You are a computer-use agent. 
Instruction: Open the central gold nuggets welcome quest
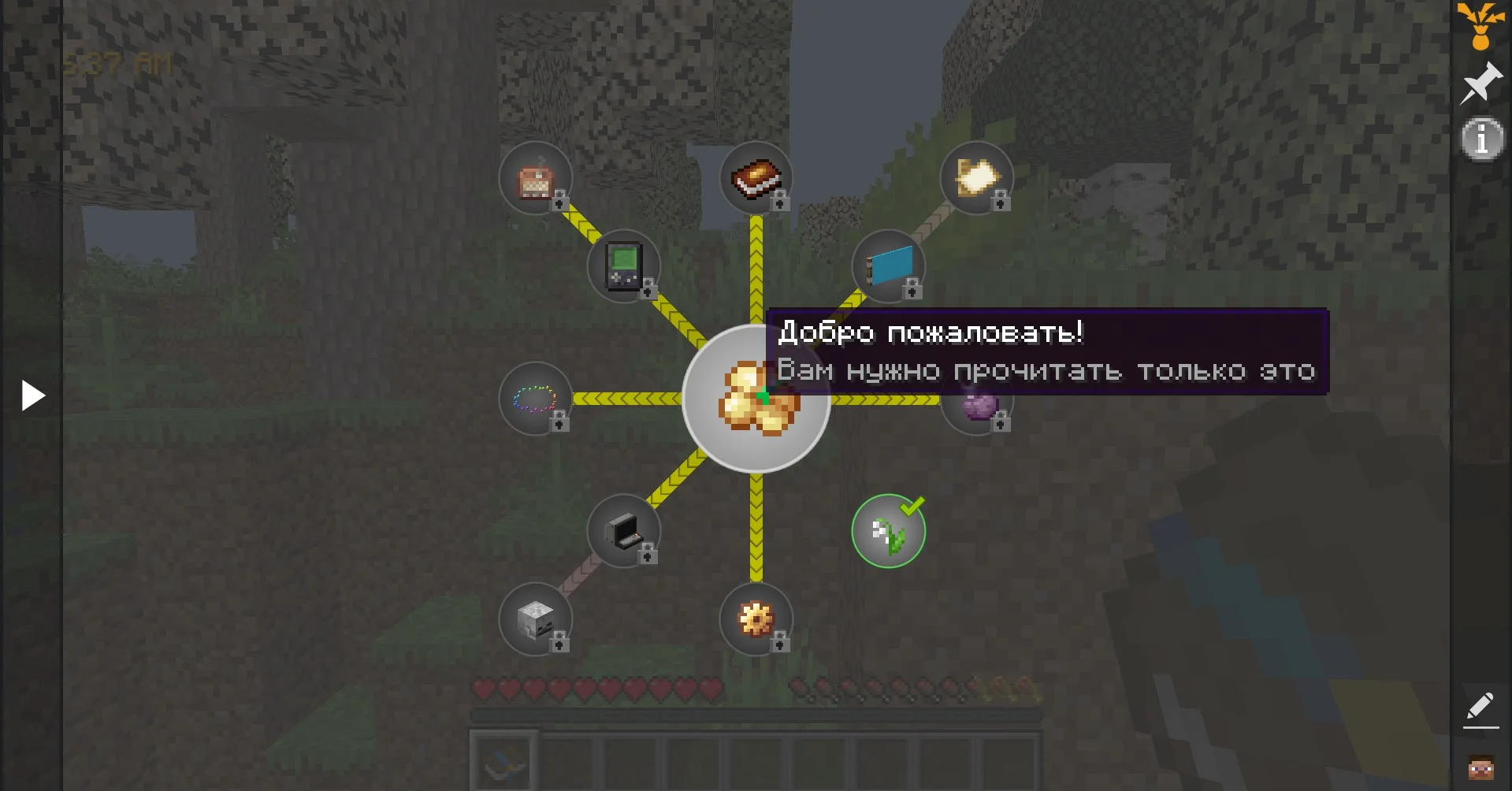[x=755, y=399]
